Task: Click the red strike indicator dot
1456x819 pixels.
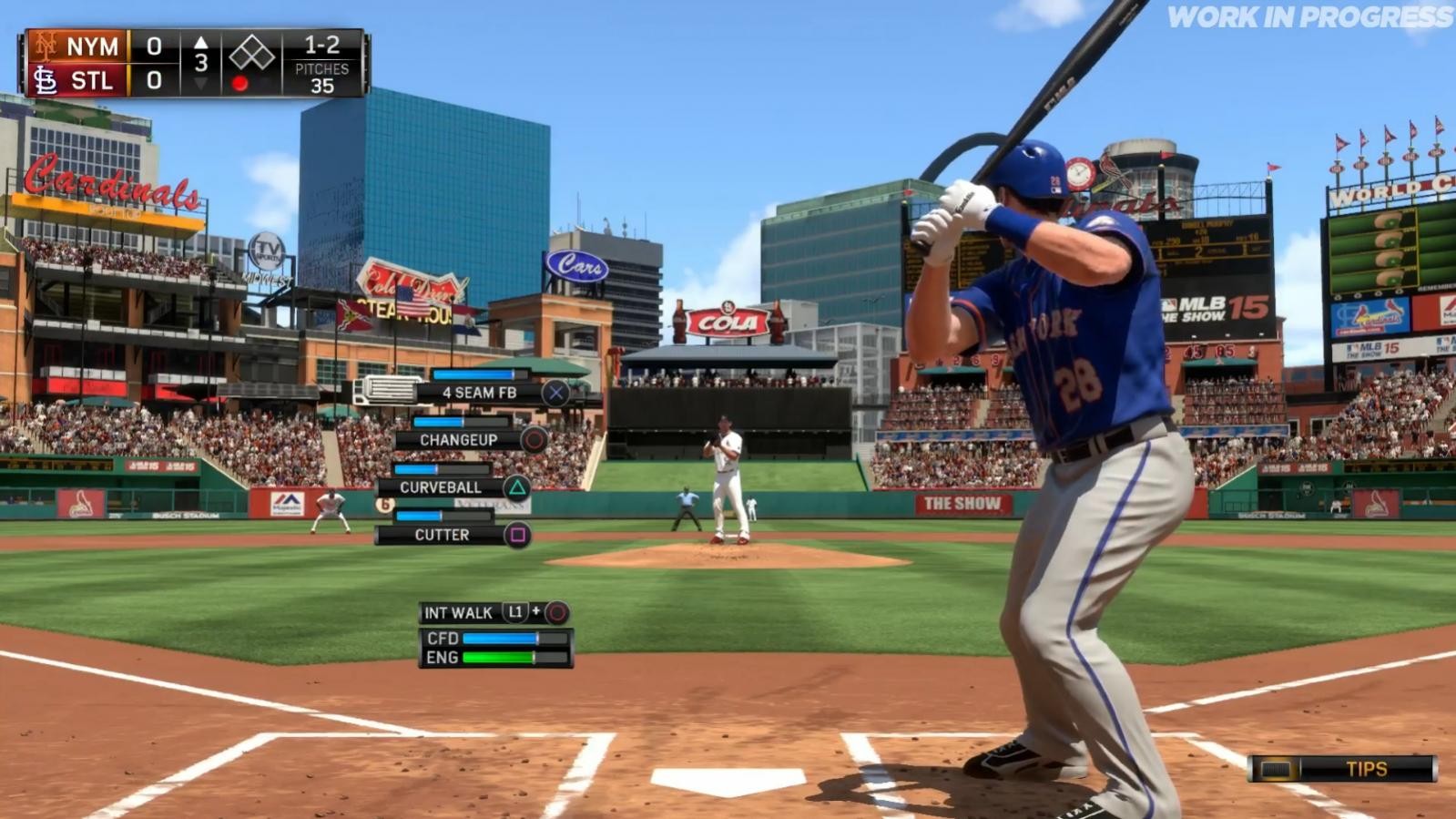Action: [240, 81]
